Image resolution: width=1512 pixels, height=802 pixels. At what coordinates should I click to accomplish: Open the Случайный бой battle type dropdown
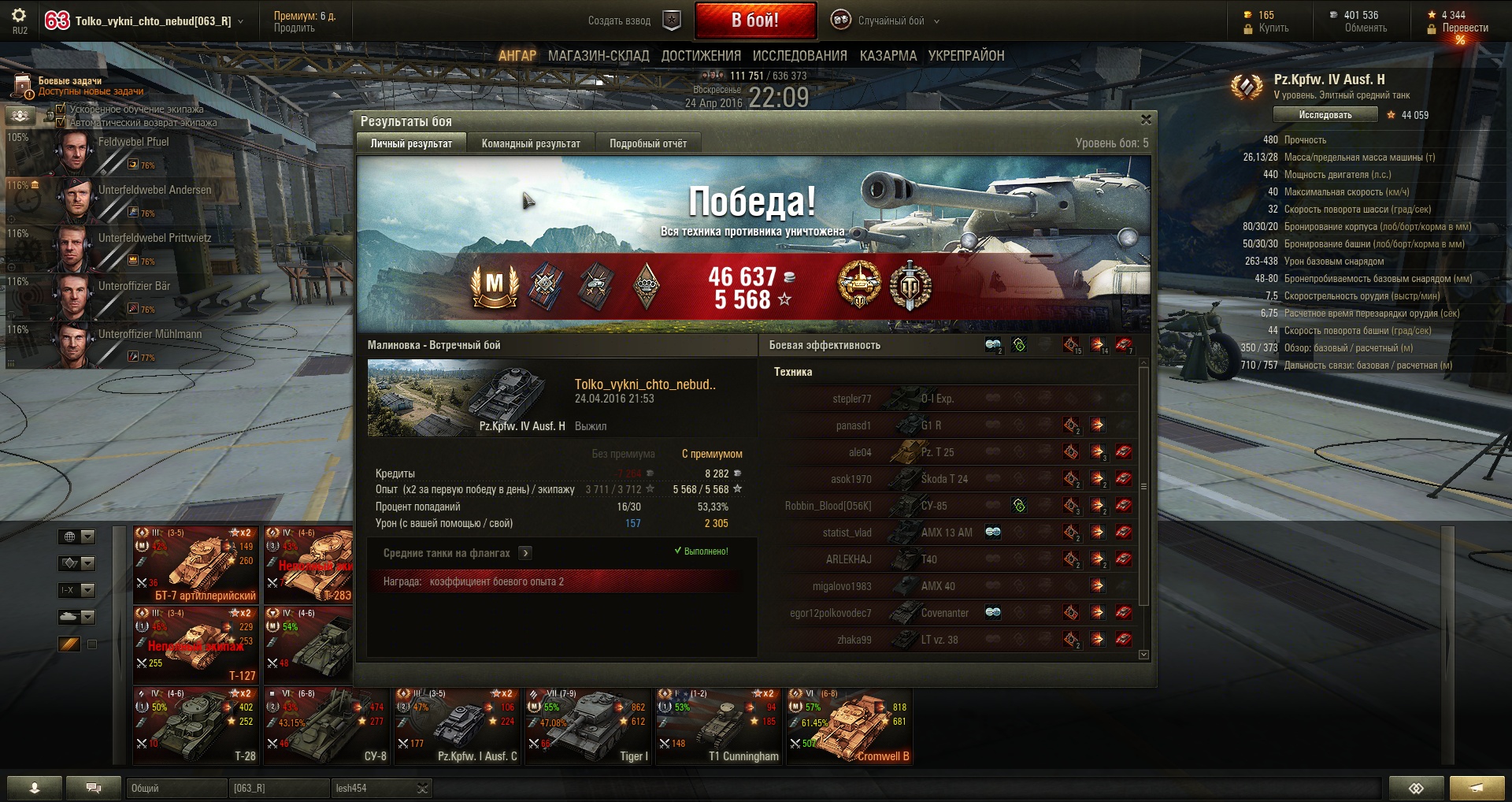(x=891, y=21)
